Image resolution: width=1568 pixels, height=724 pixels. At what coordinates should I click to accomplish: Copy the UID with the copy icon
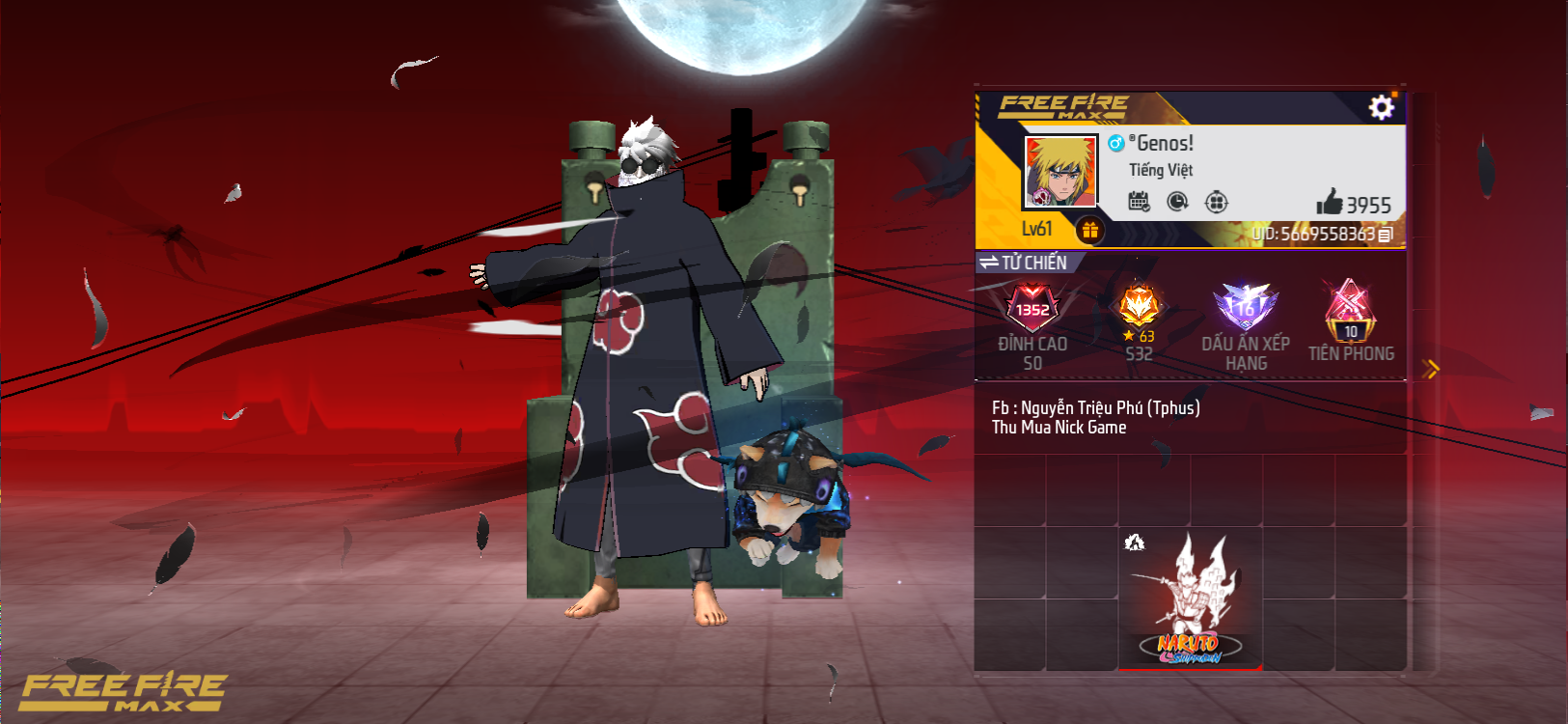[x=1384, y=233]
